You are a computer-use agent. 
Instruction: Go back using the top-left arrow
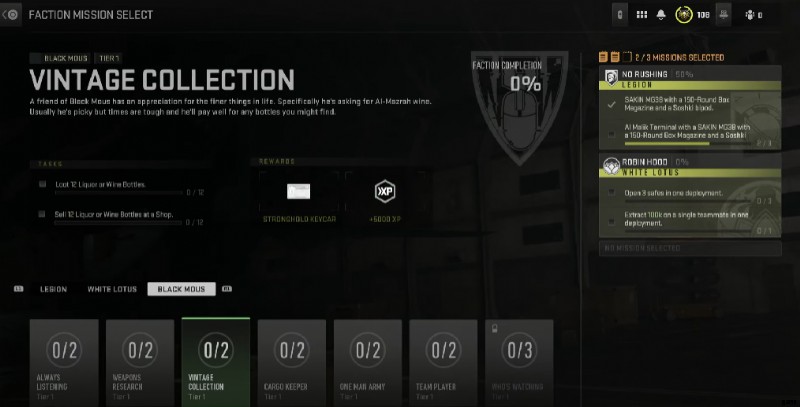pos(11,14)
